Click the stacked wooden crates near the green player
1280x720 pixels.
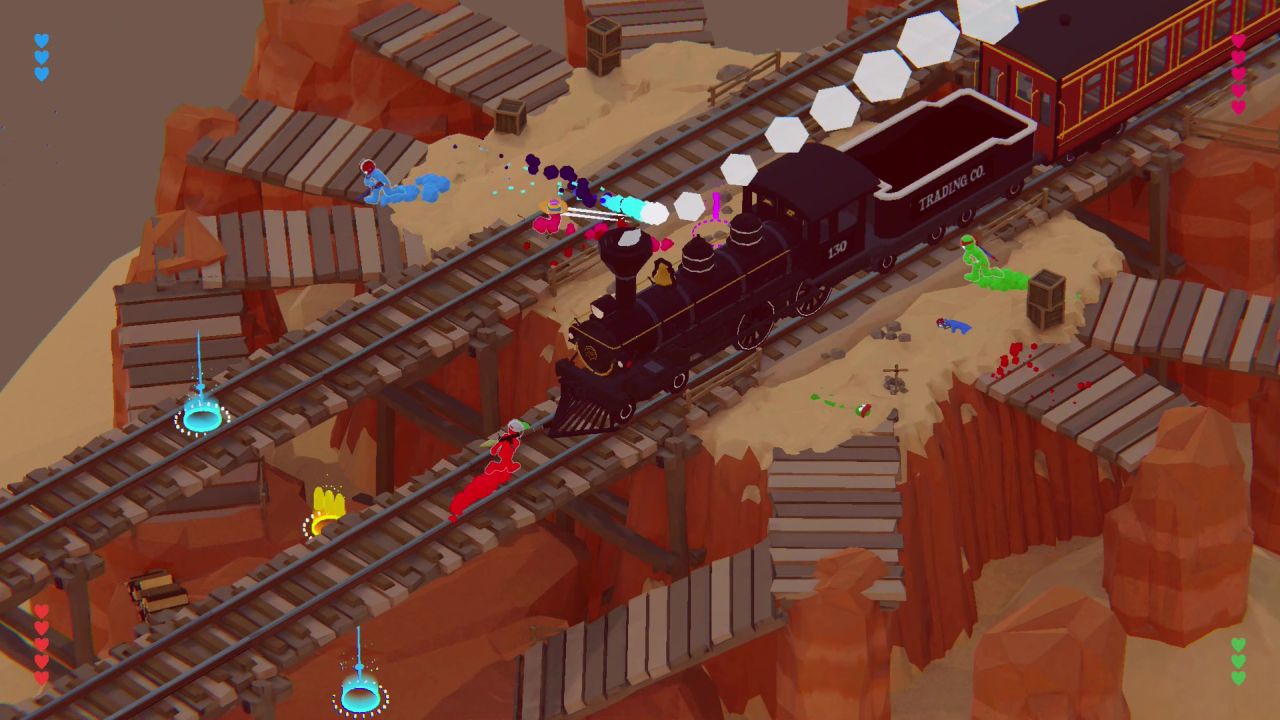tap(1046, 300)
